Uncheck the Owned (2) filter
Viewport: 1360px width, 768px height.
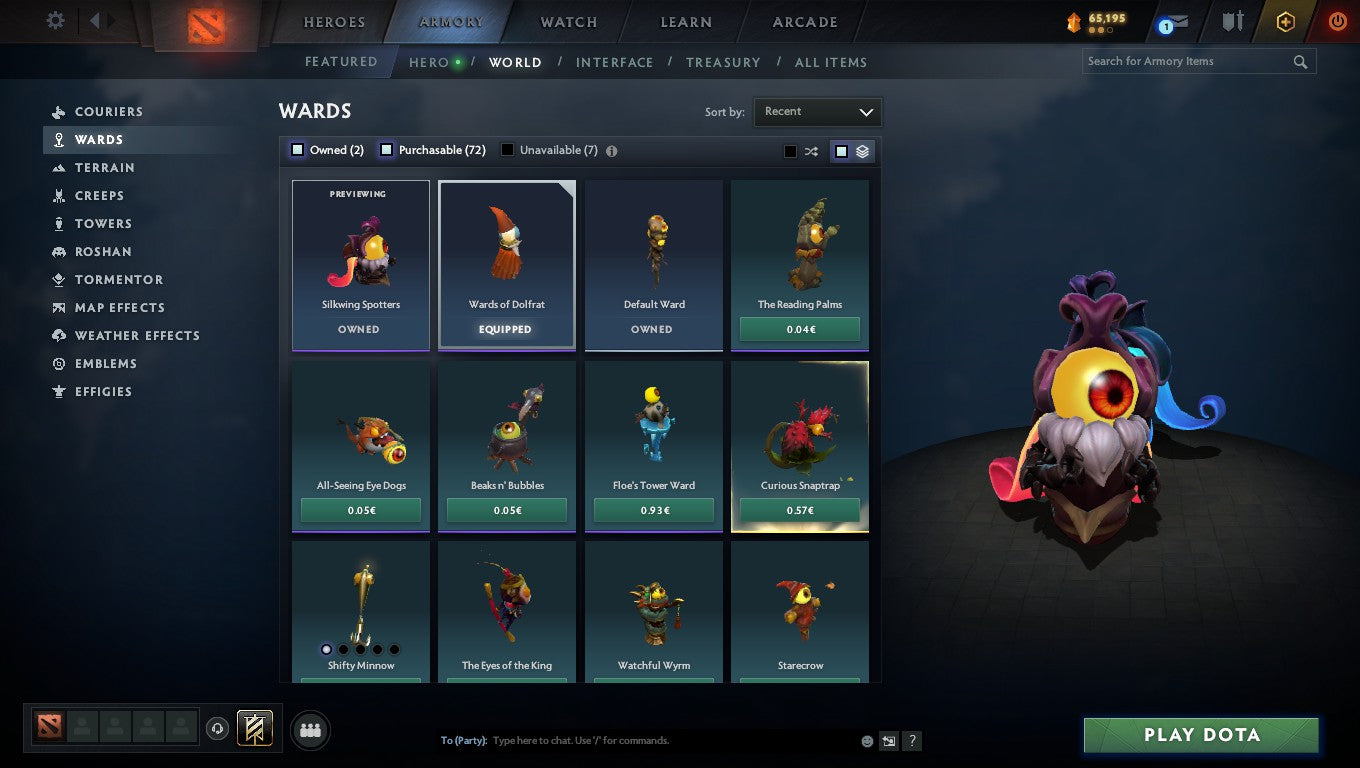pyautogui.click(x=297, y=149)
